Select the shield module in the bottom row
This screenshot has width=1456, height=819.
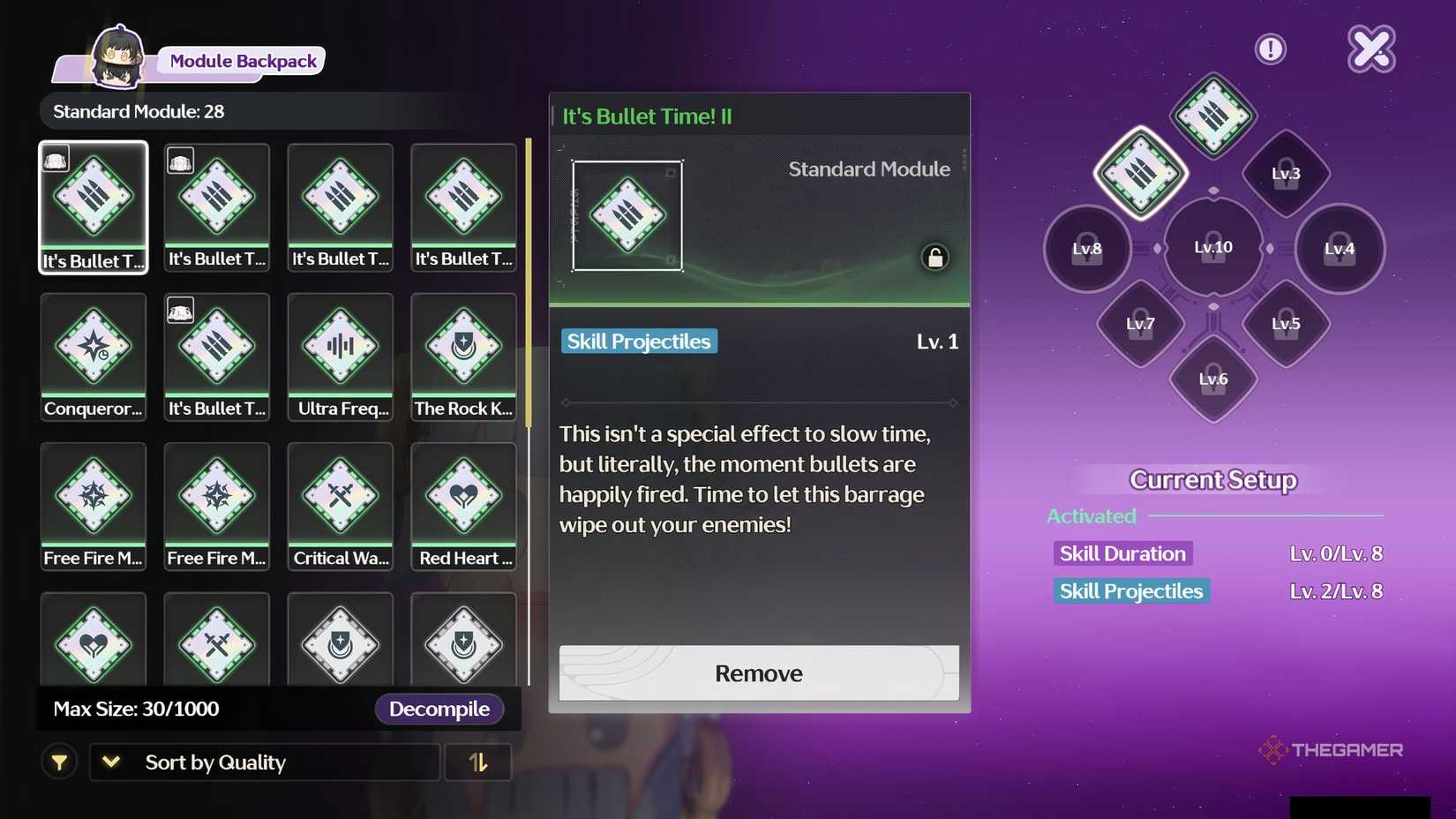point(340,640)
